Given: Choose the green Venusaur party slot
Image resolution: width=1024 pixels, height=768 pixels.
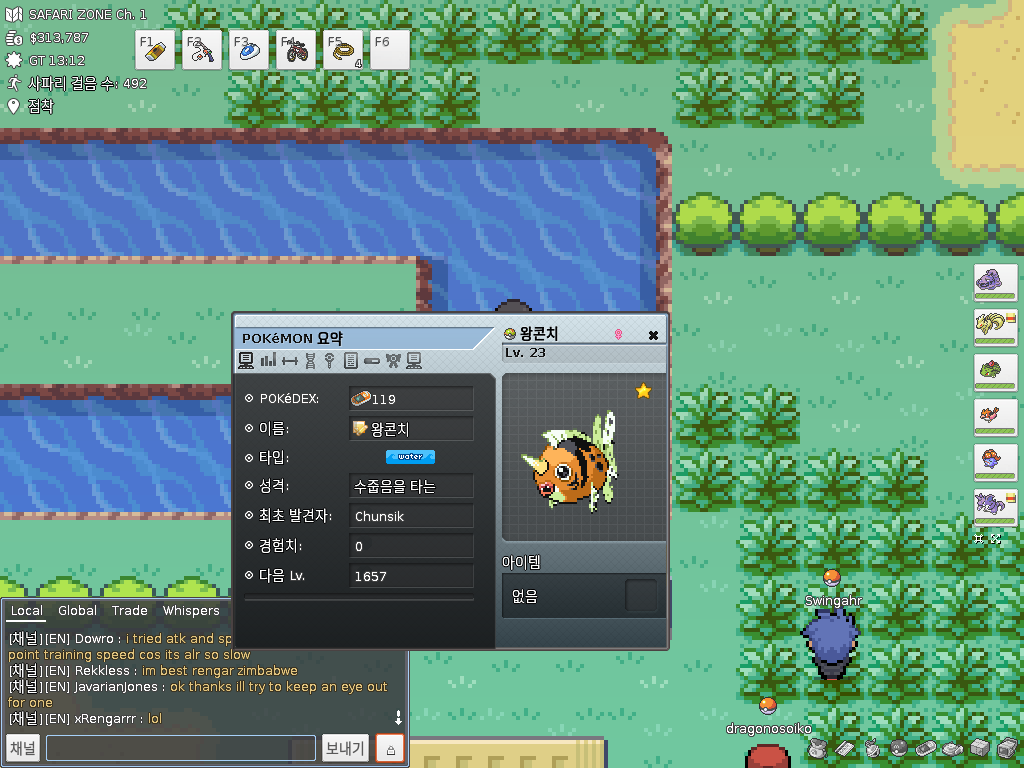Looking at the screenshot, I should 995,372.
